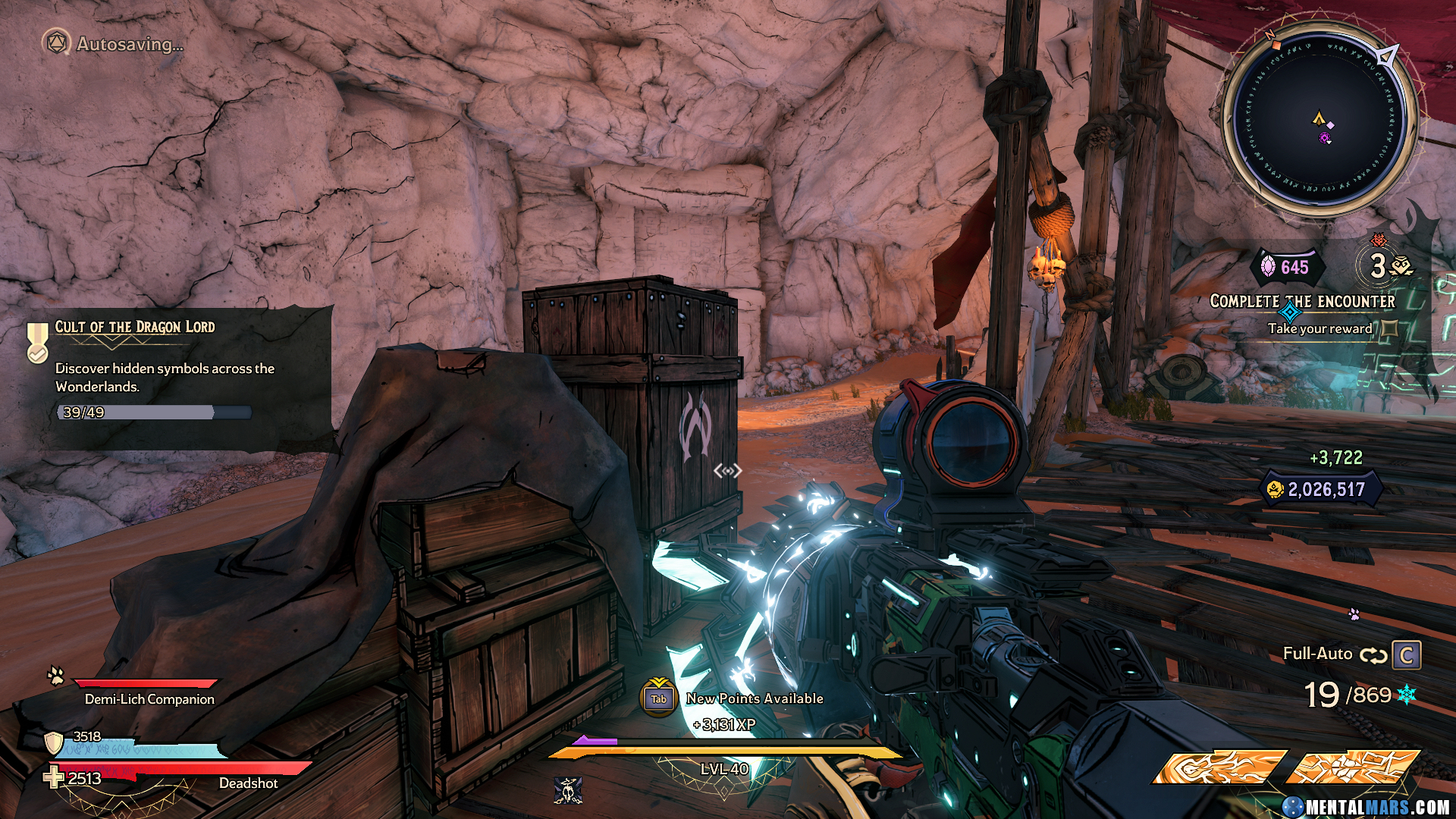Select the Demi-Lich Companion paw icon

pos(56,675)
